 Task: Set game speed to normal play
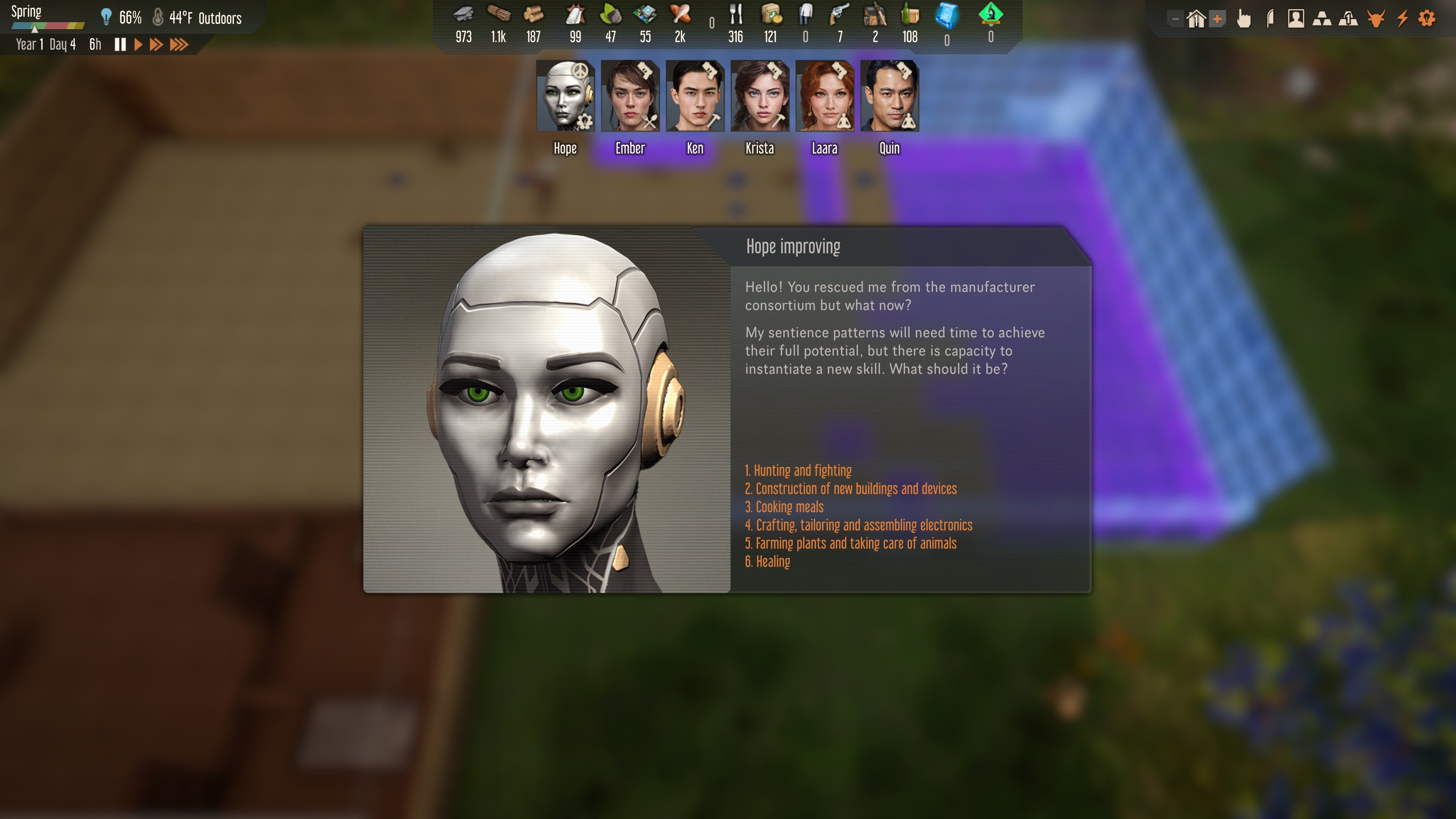pos(138,45)
